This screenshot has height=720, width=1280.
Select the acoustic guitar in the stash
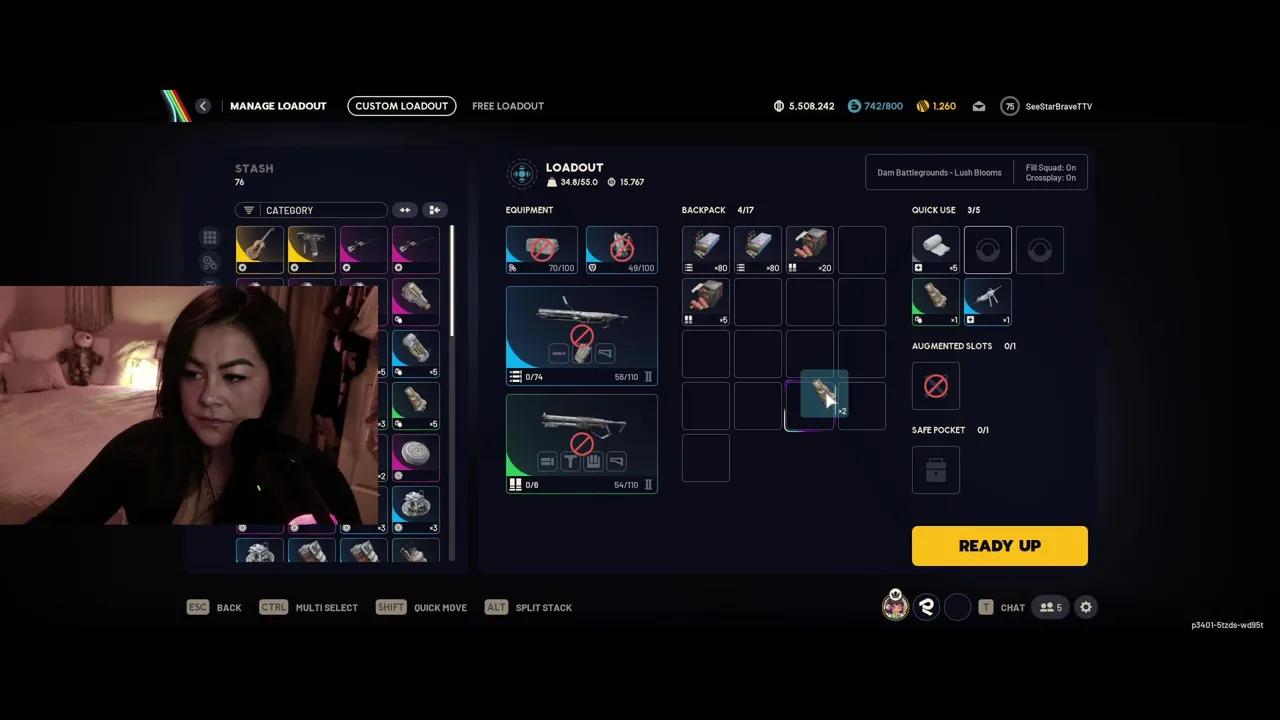point(259,249)
